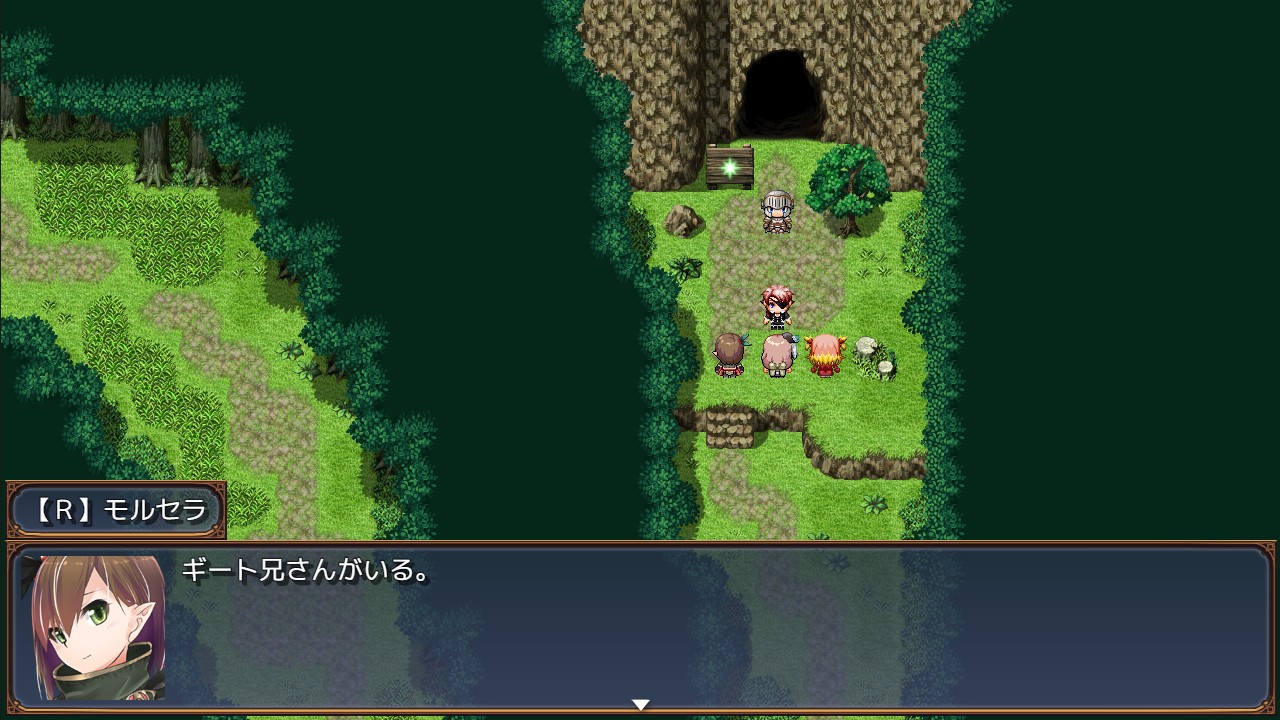
Task: Expand the name plate reading 【R】モルセラ
Action: [x=113, y=510]
